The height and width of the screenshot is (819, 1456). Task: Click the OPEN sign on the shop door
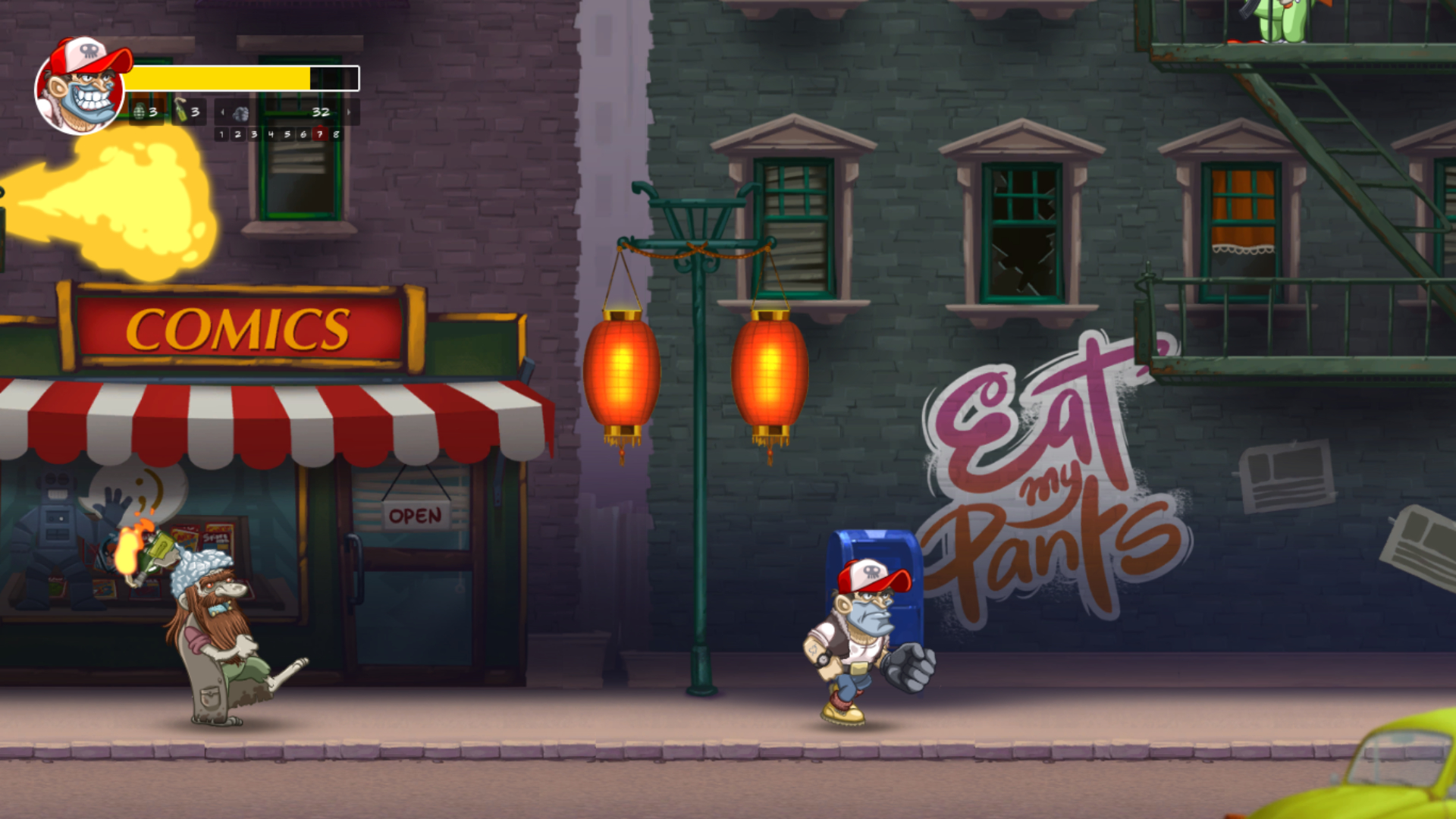point(414,516)
